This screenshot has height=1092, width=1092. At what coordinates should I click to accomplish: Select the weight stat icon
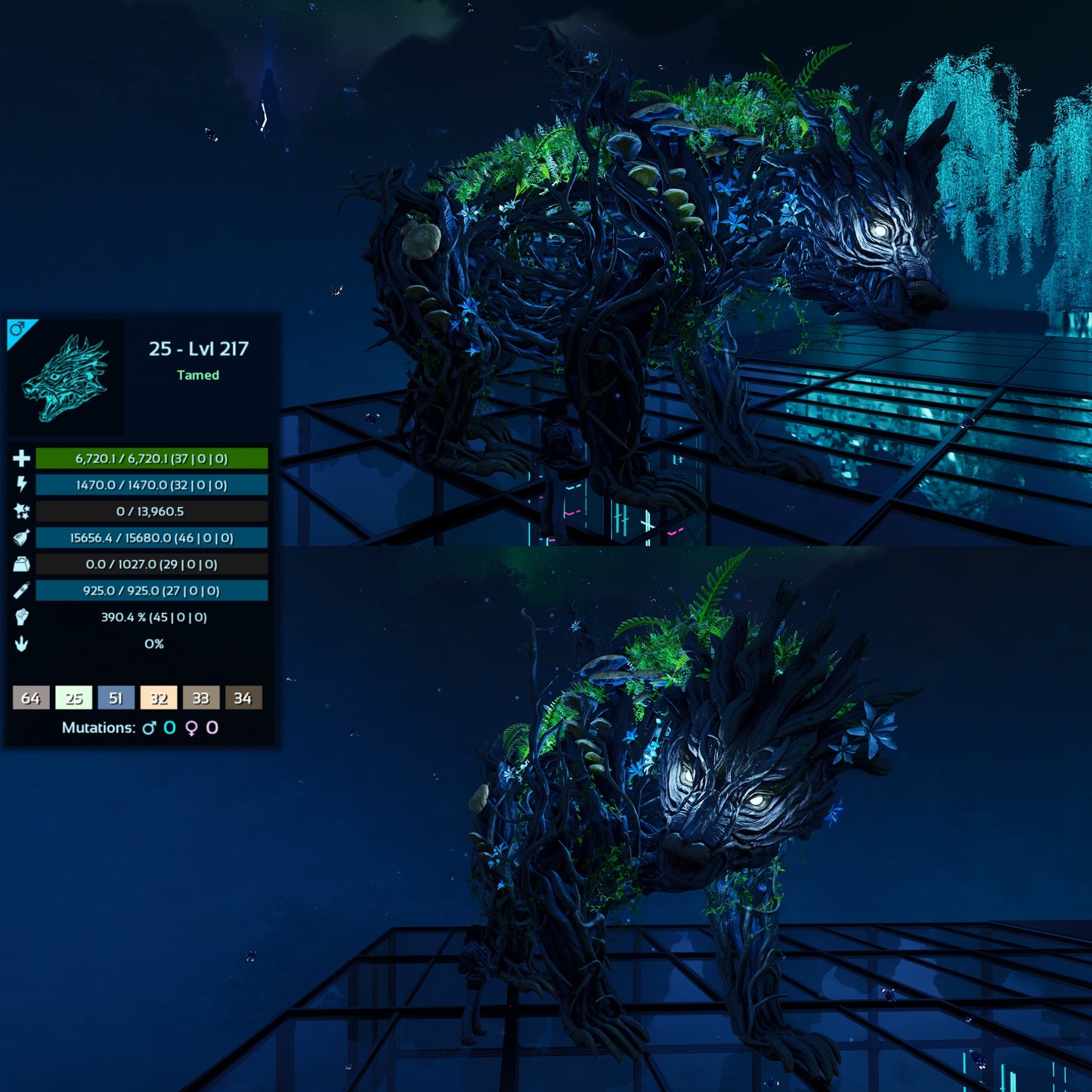tap(21, 564)
